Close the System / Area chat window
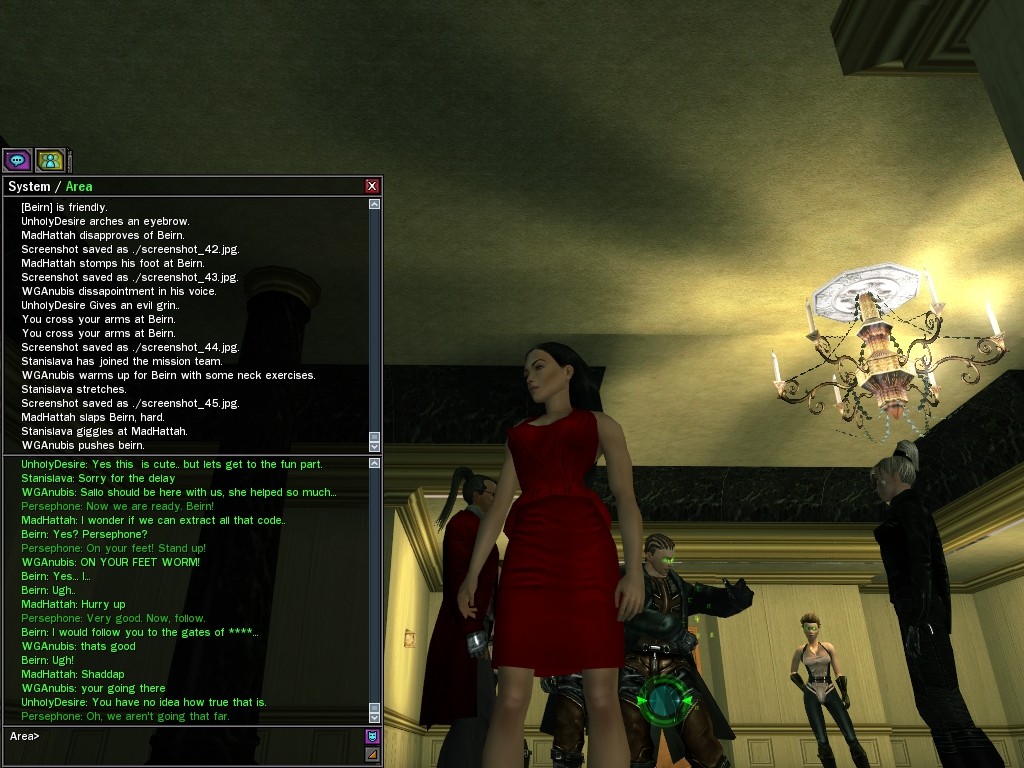Screen dimensions: 1024x768 pyautogui.click(x=372, y=186)
